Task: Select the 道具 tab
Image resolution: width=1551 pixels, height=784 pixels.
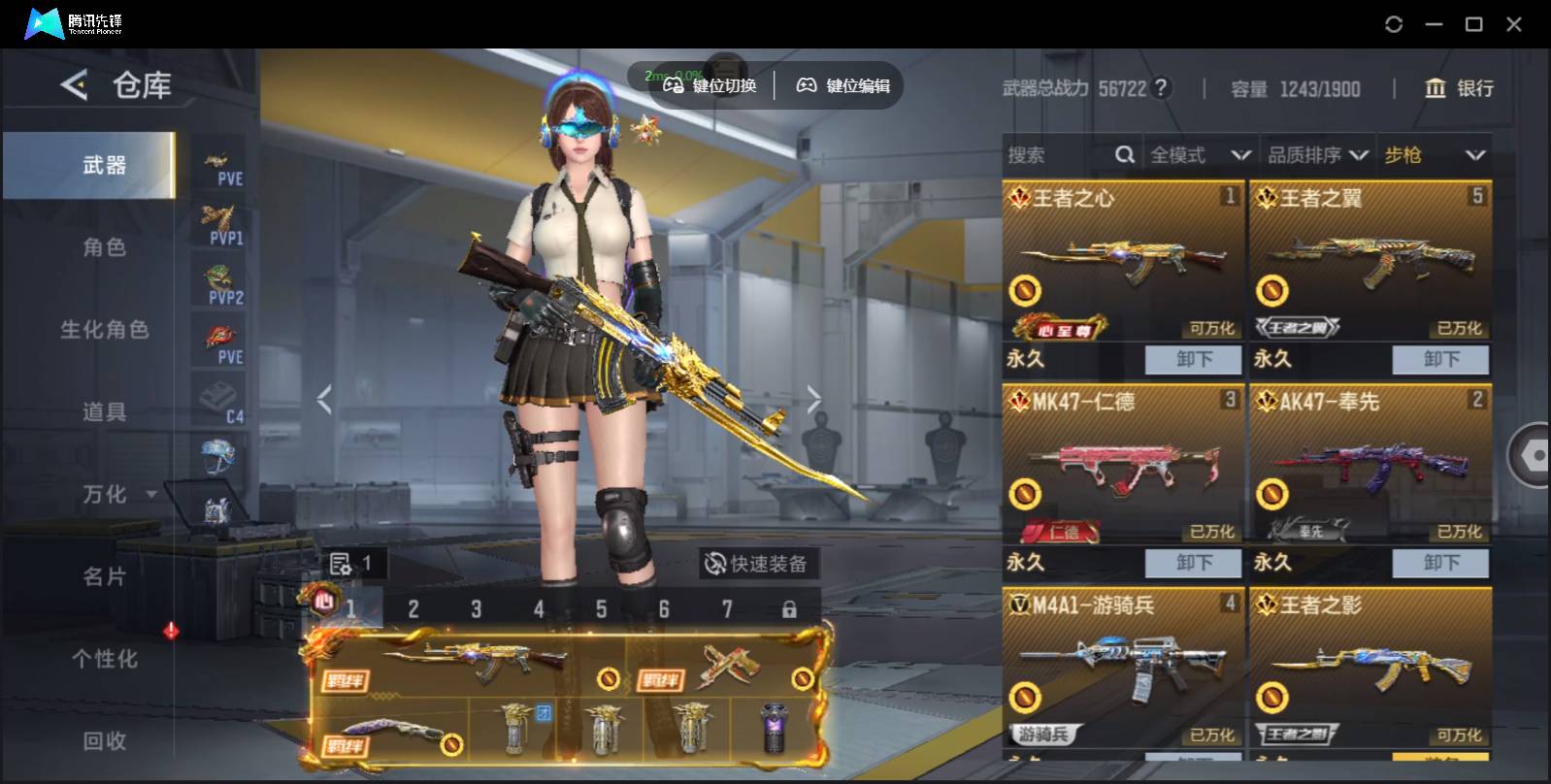Action: (104, 412)
